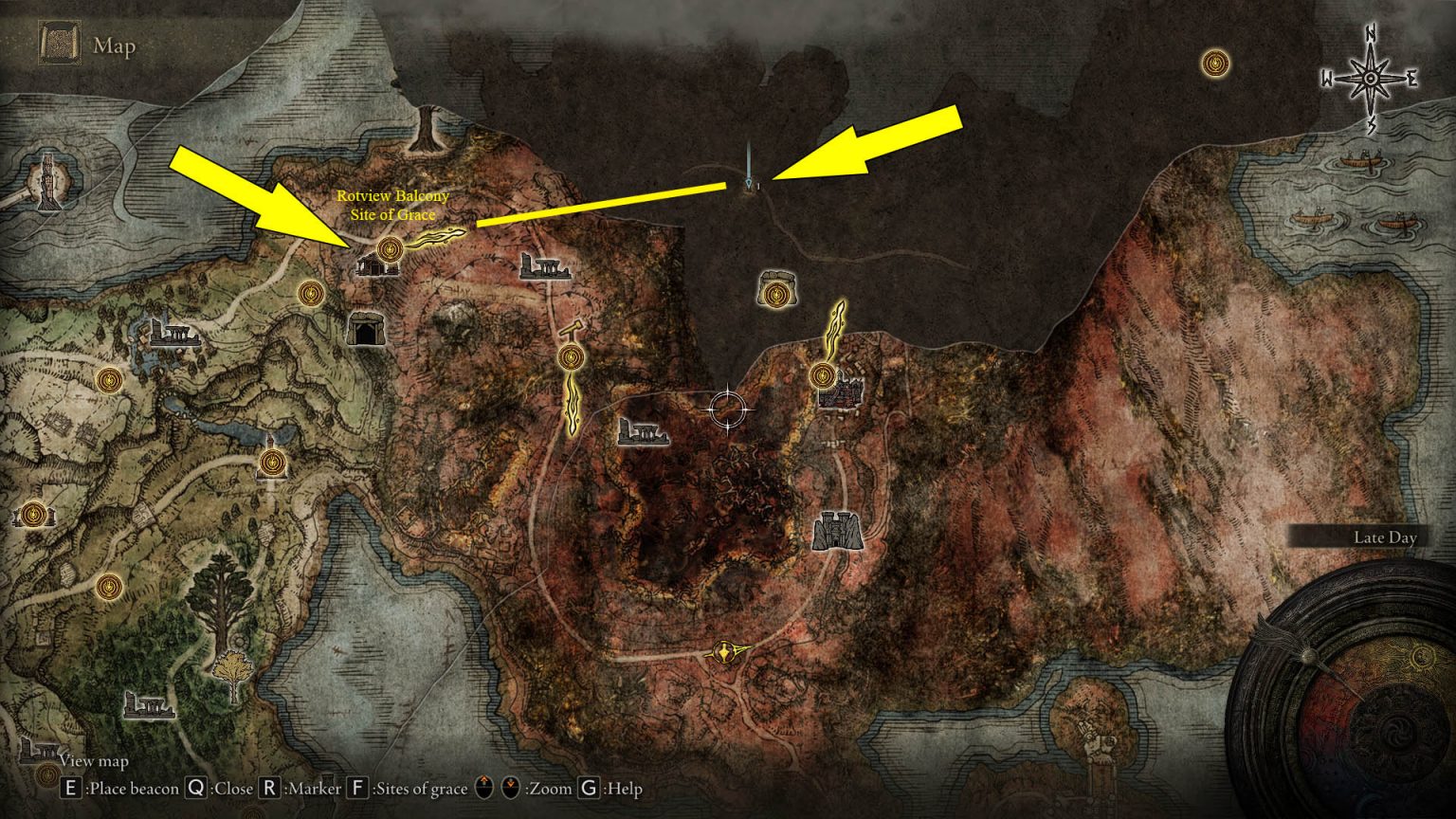This screenshot has height=819, width=1456.
Task: Open the Help option
Action: 589,788
